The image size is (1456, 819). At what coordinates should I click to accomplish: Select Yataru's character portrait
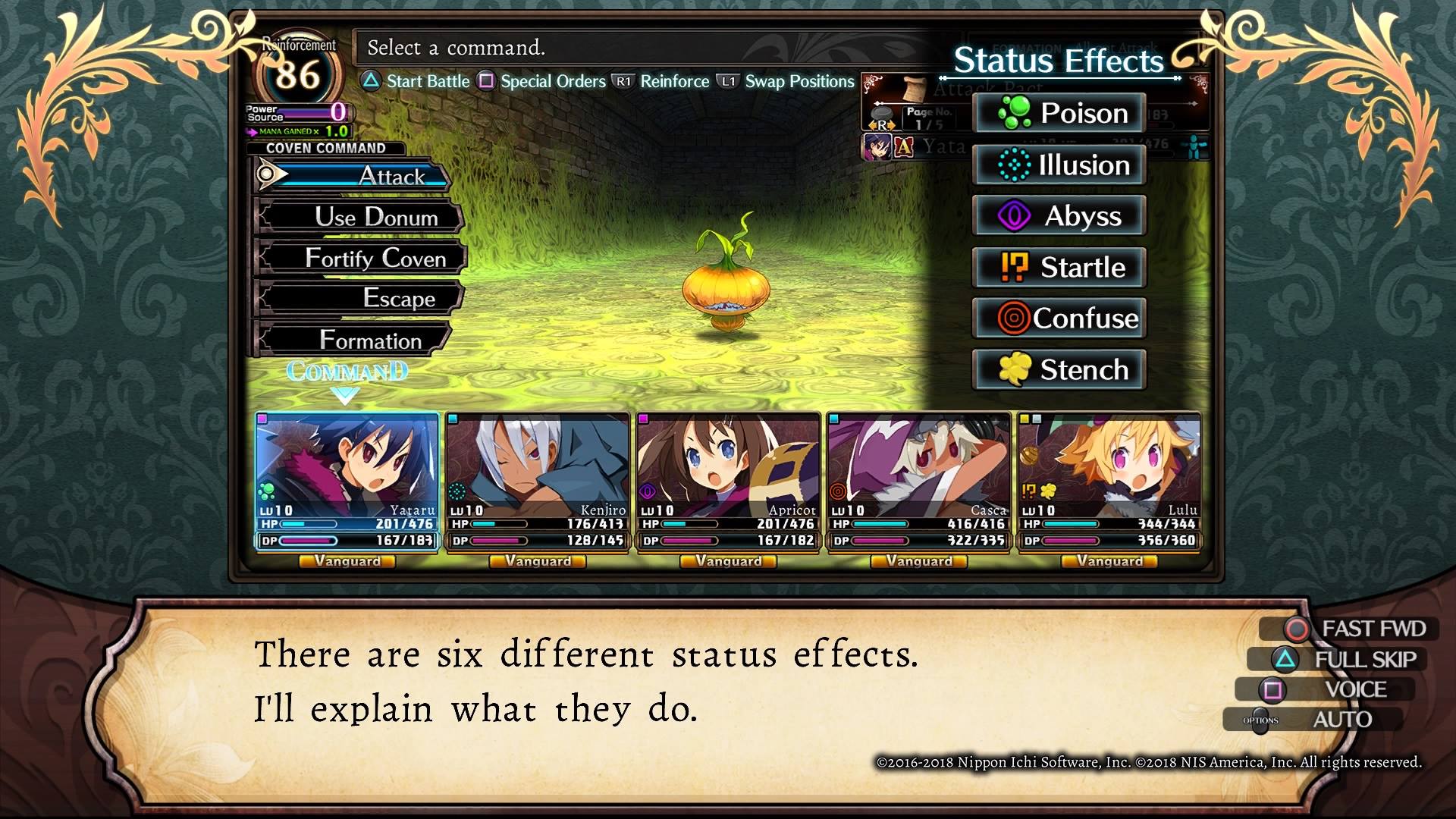[347, 463]
